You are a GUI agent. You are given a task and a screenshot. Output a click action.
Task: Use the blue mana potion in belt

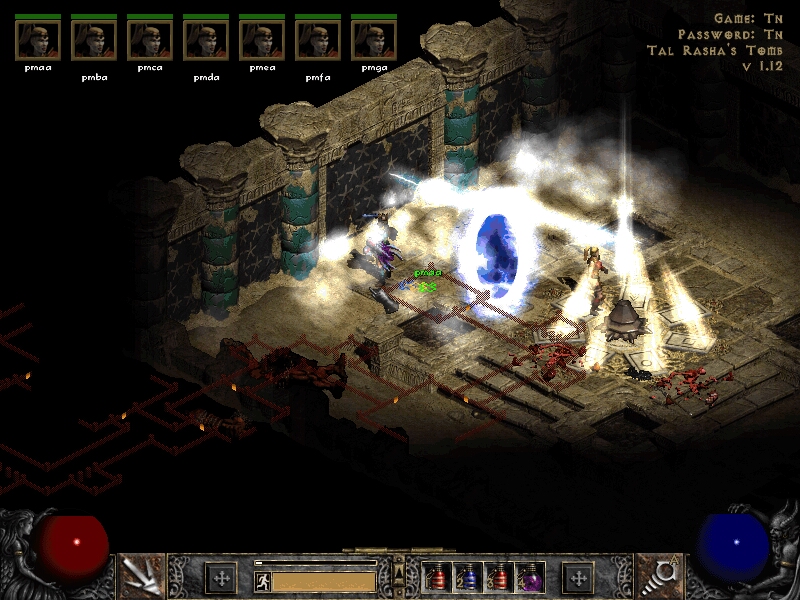coord(469,577)
